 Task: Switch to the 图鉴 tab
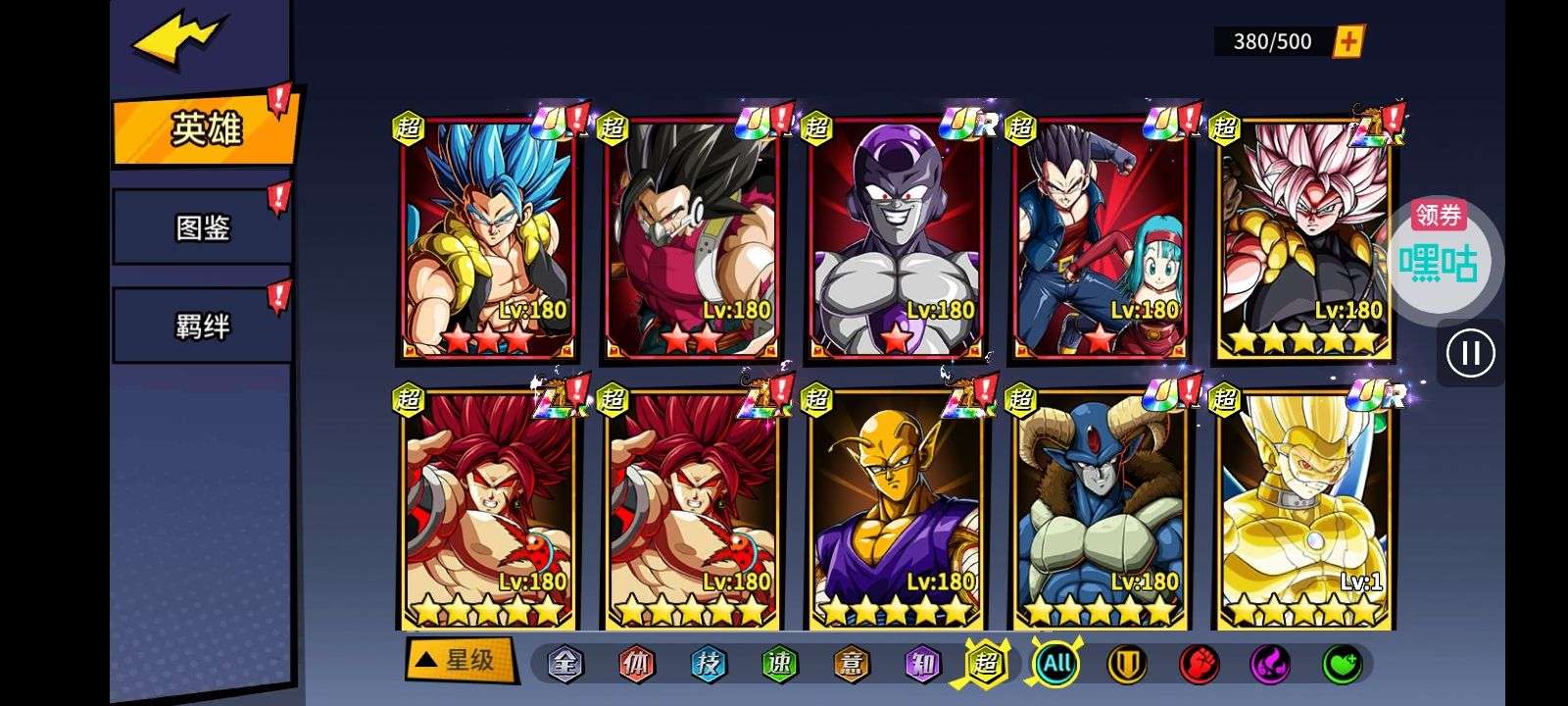[x=202, y=227]
